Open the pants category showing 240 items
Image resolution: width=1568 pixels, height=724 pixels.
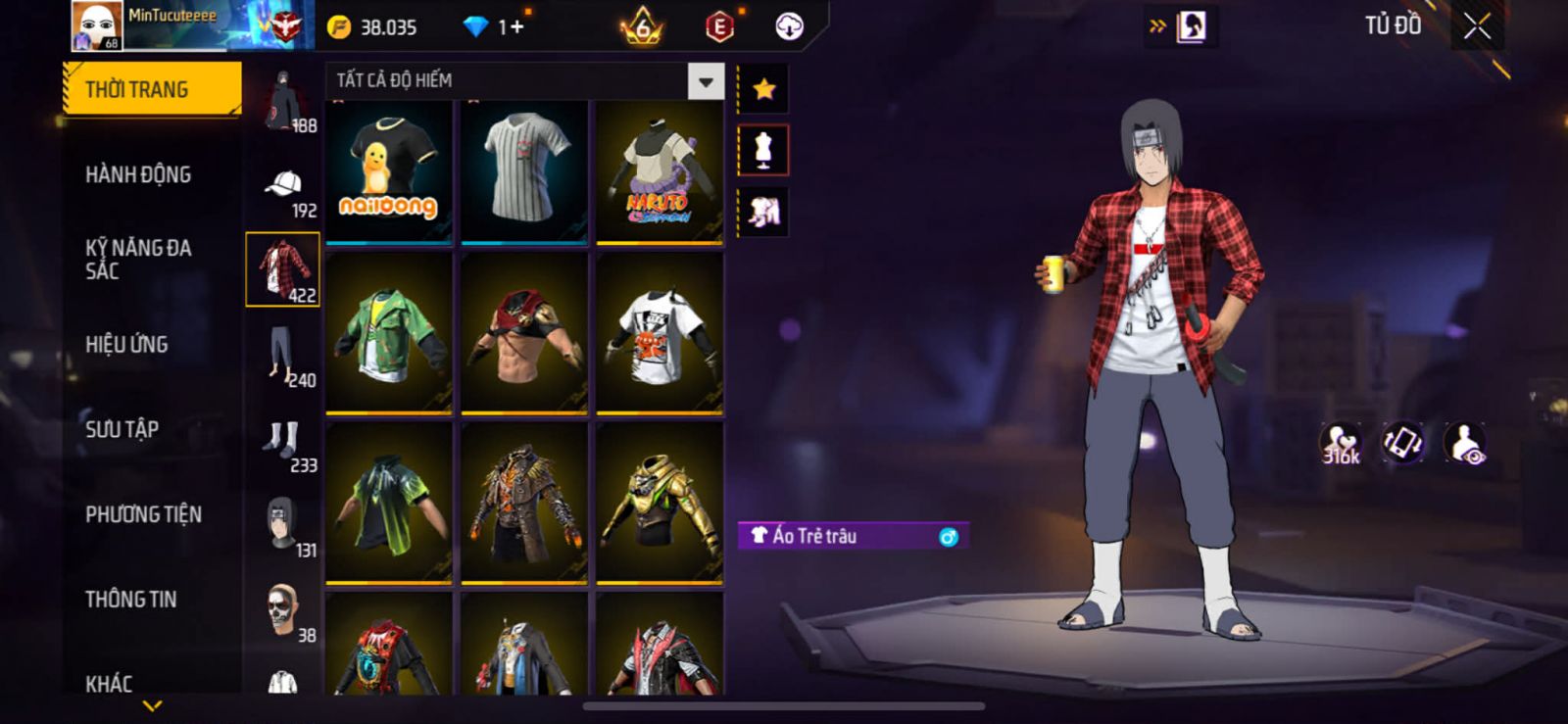283,358
